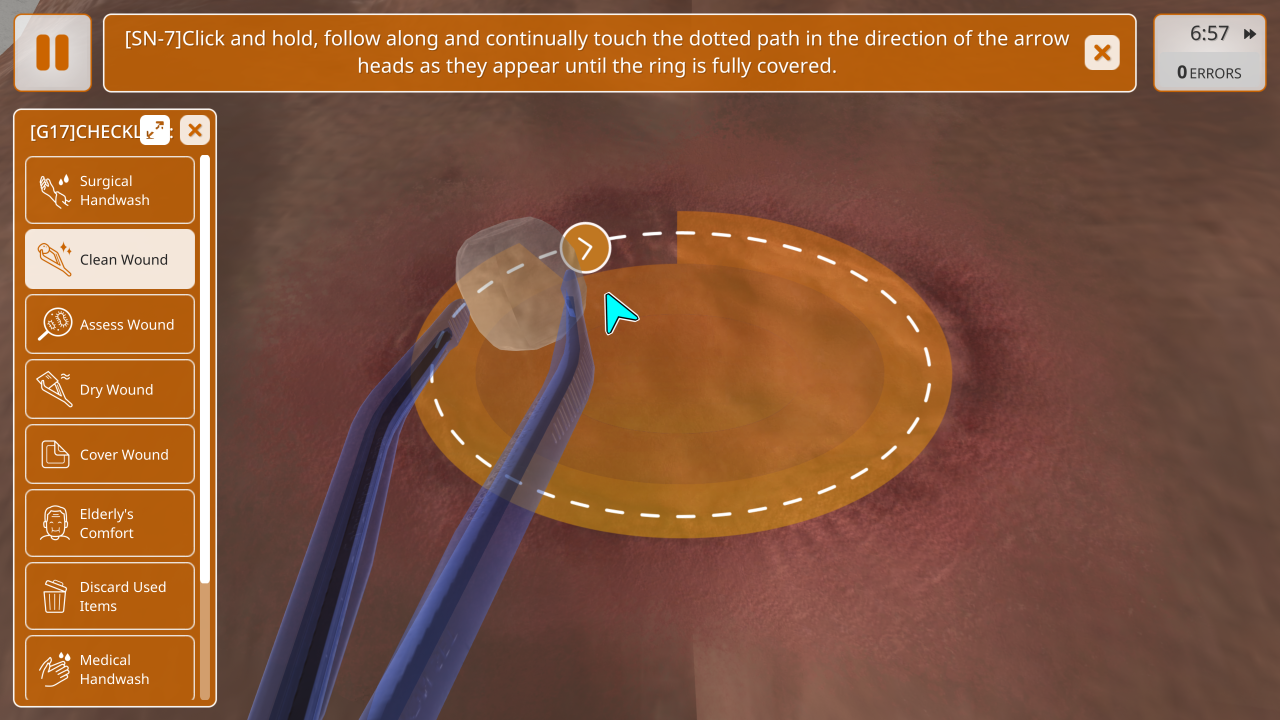Expand the checklist panel with the arrows icon
This screenshot has height=720, width=1280.
155,130
